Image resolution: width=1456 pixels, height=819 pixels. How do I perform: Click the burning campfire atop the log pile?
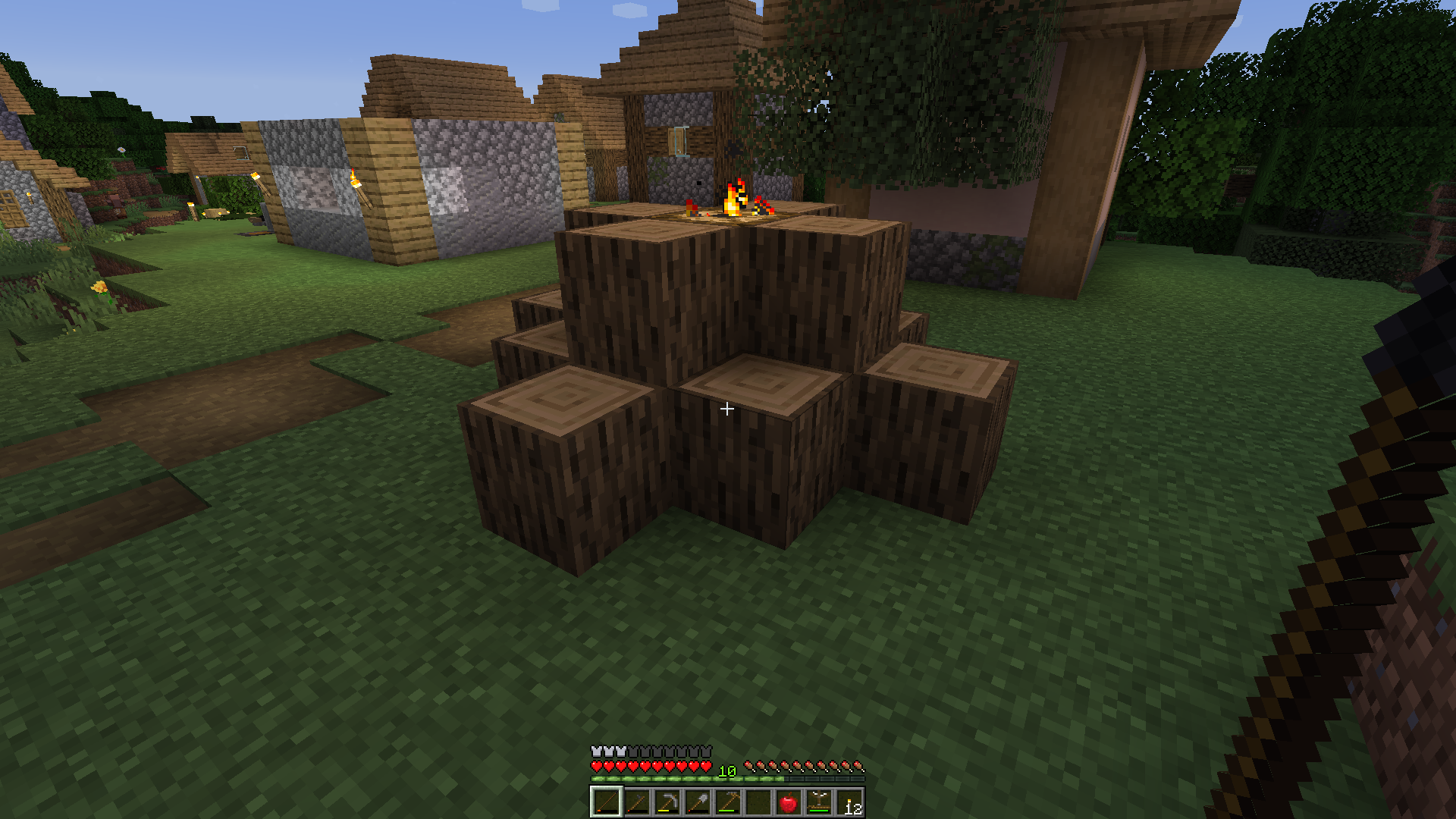(x=732, y=201)
